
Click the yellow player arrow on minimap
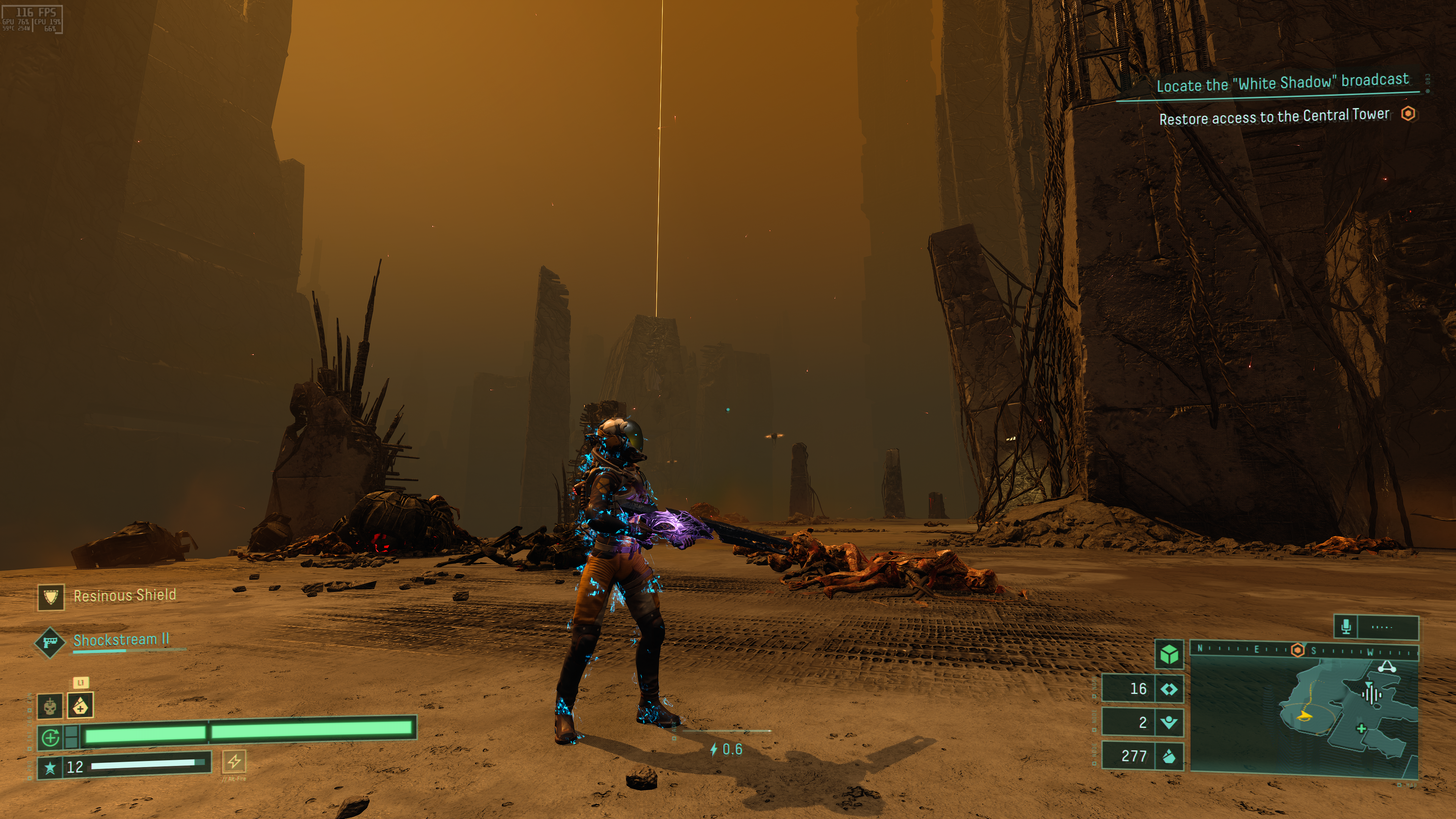[1304, 717]
